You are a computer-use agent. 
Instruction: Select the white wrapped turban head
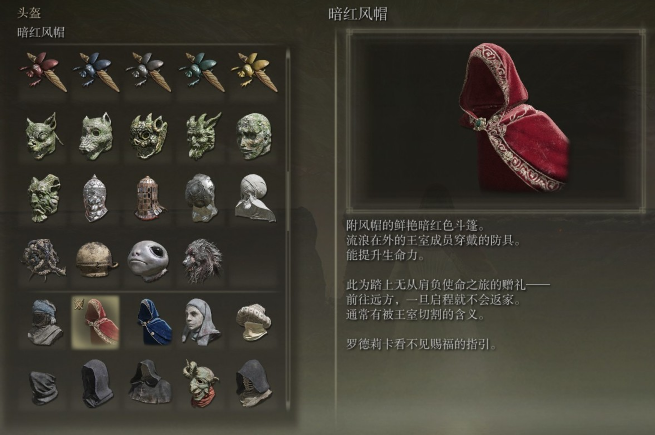click(253, 196)
